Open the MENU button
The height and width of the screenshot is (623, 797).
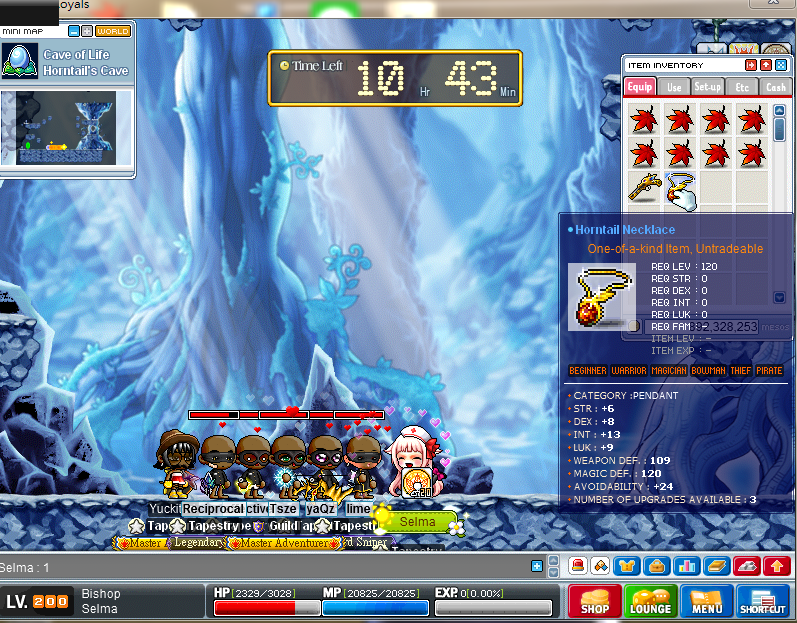[706, 601]
